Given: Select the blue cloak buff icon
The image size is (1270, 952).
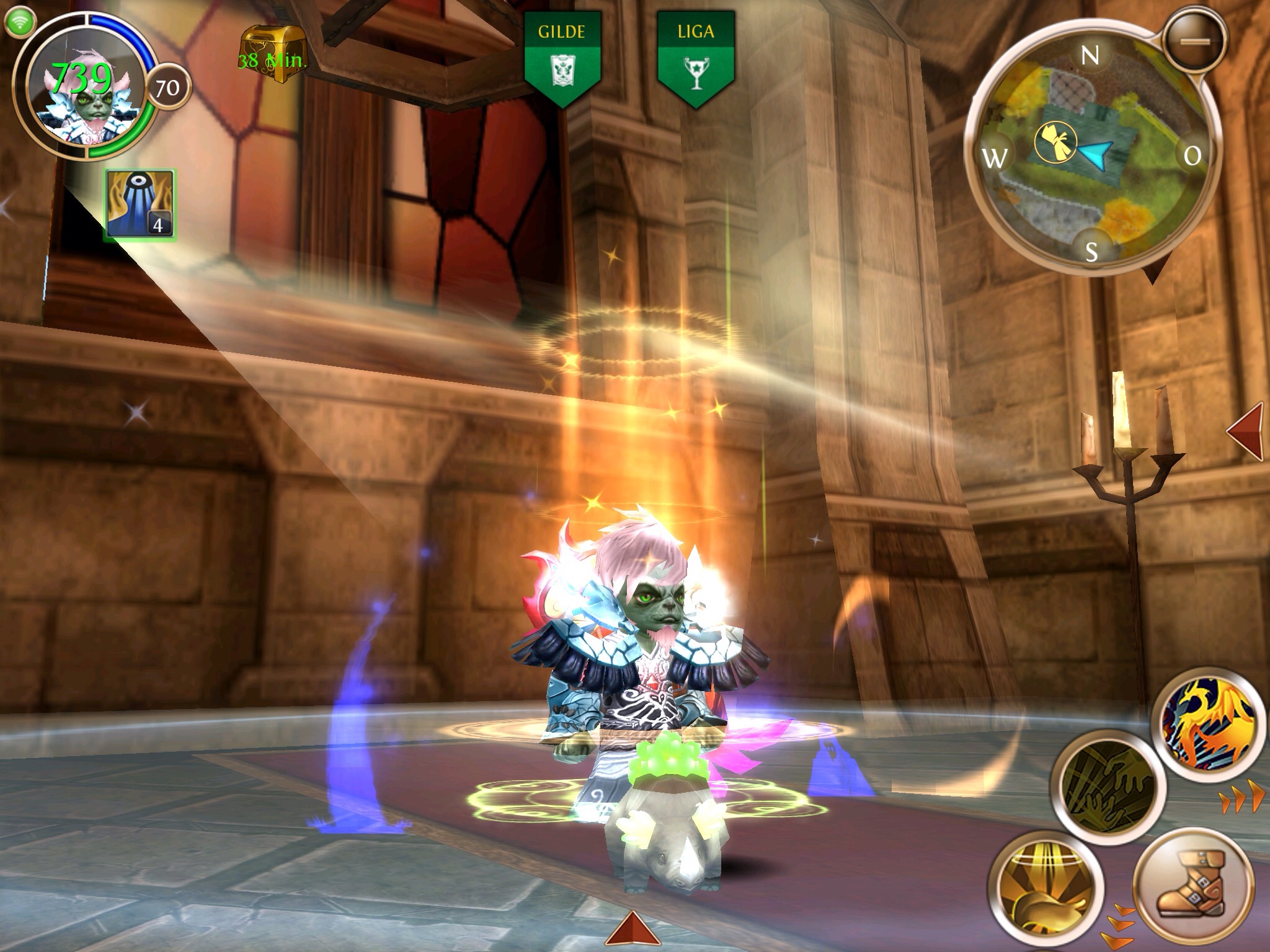Looking at the screenshot, I should pos(140,204).
